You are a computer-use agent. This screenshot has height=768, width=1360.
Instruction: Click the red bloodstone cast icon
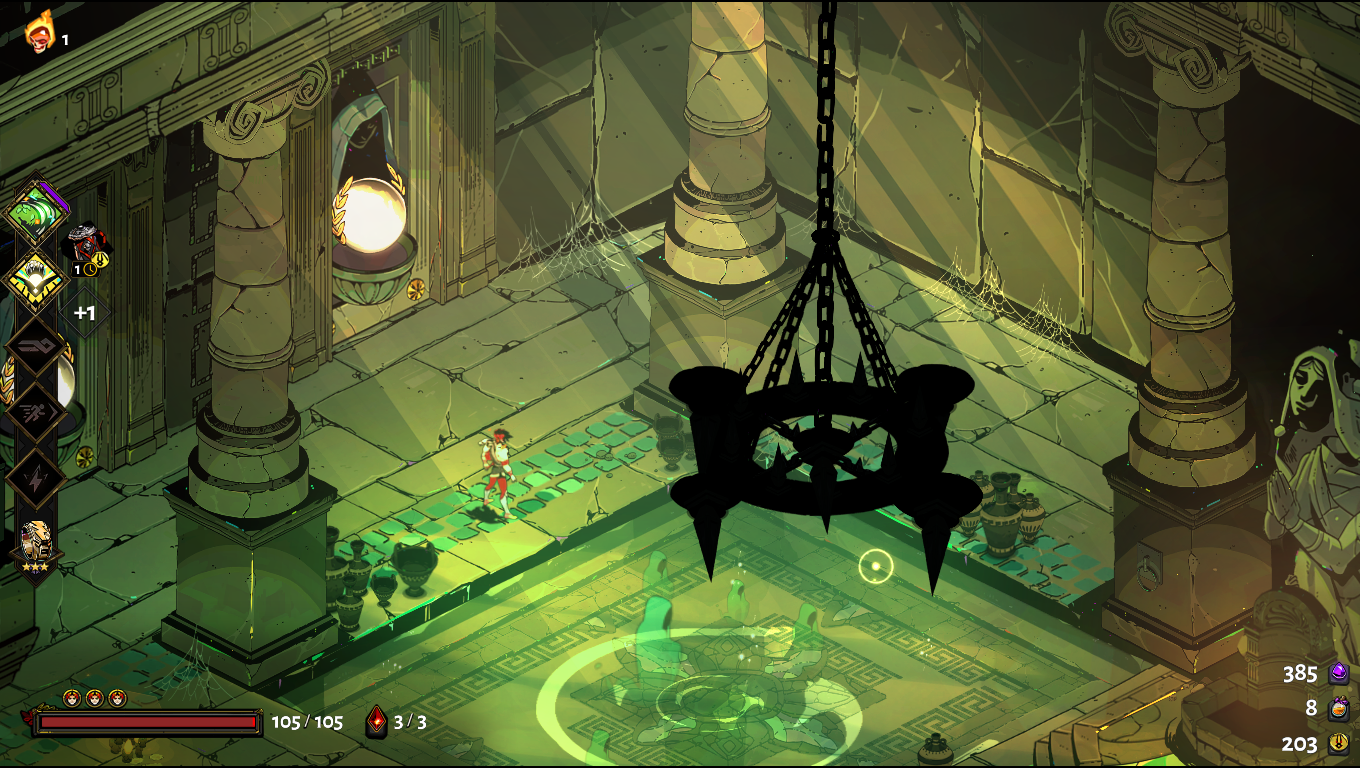pyautogui.click(x=377, y=721)
